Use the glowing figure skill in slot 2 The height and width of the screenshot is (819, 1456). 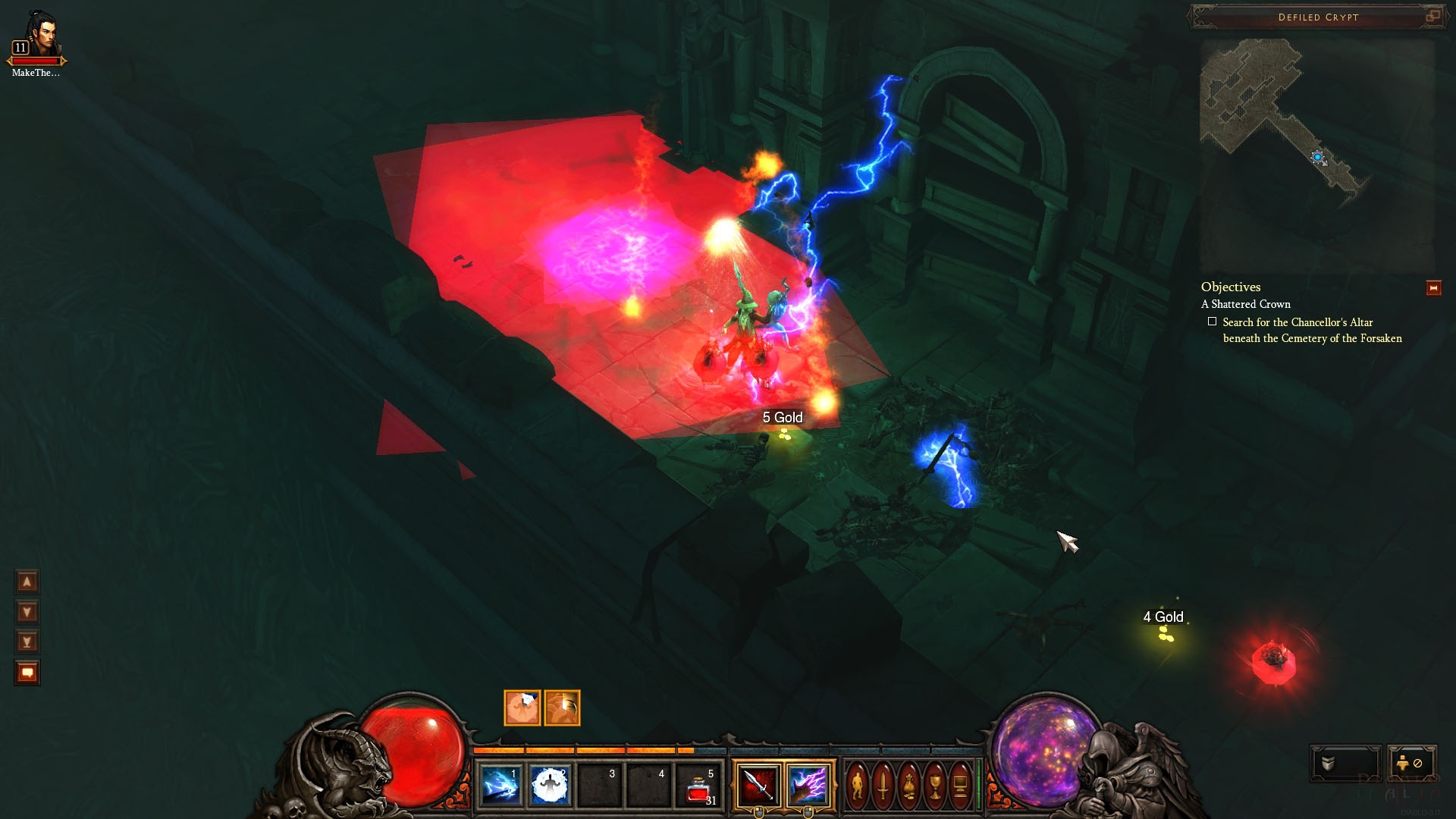(x=549, y=786)
